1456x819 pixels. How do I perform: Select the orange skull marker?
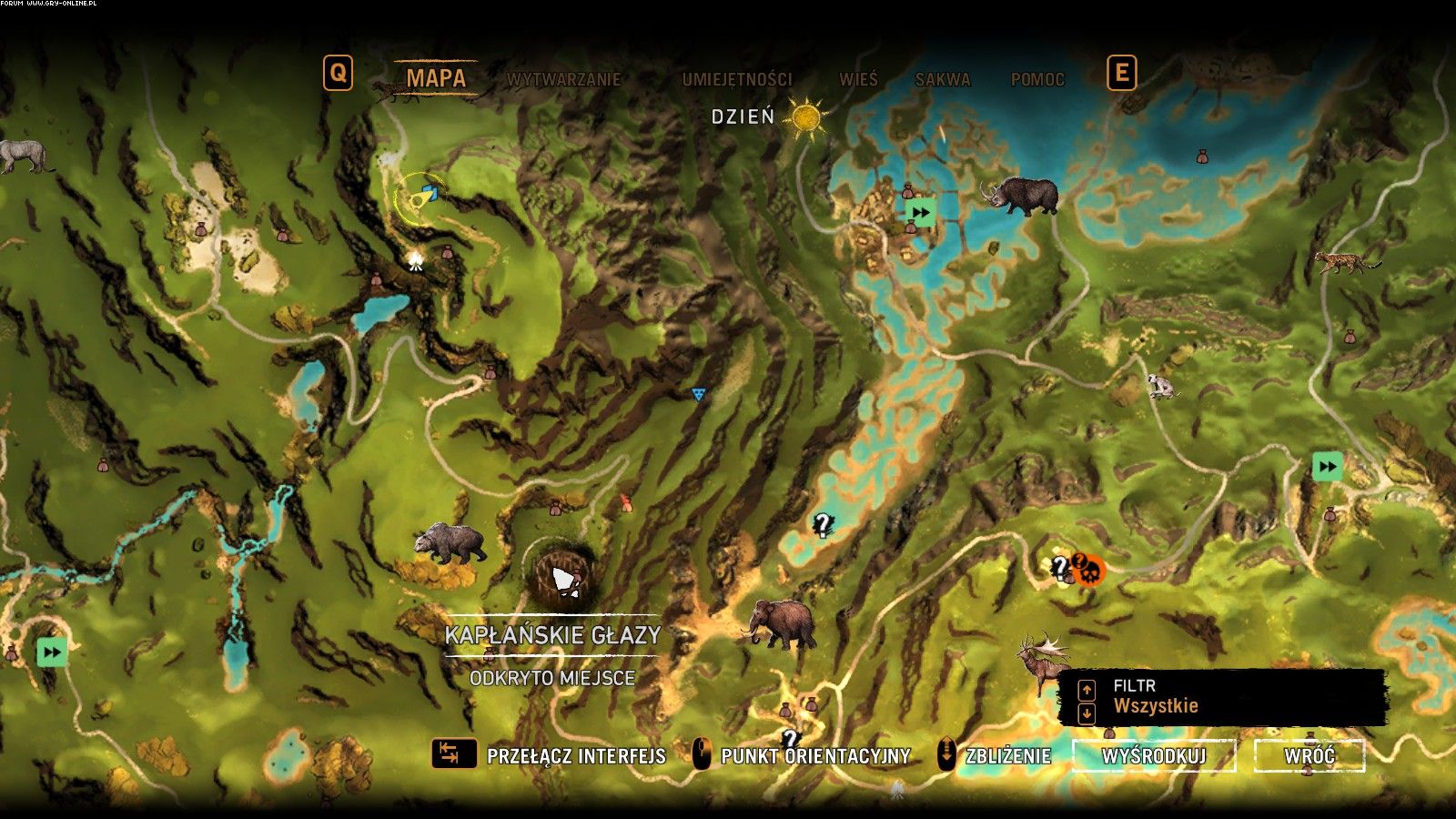1088,572
